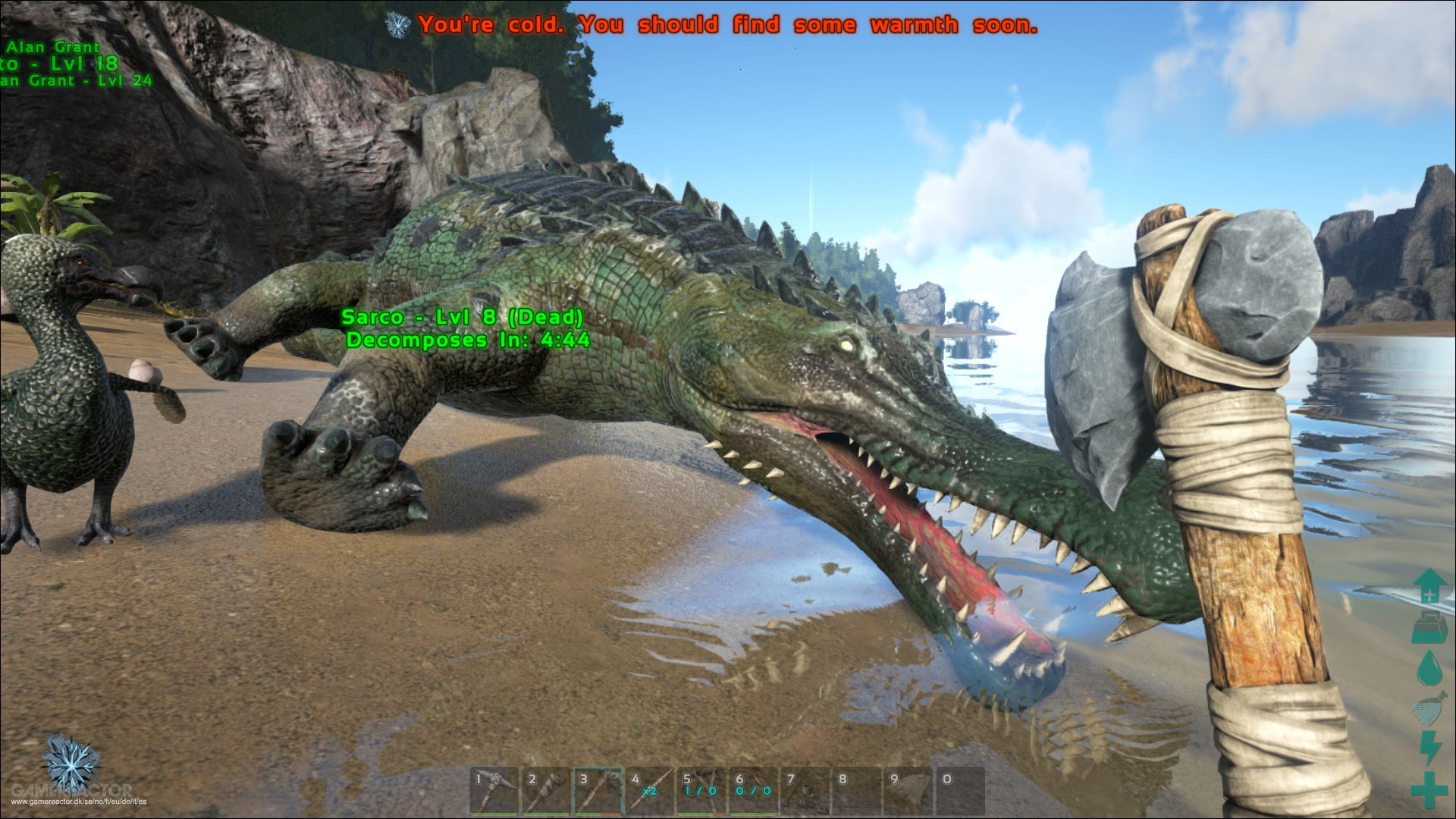The image size is (1456, 819).
Task: Select the bow in hotbar slot 6
Action: pyautogui.click(x=754, y=792)
